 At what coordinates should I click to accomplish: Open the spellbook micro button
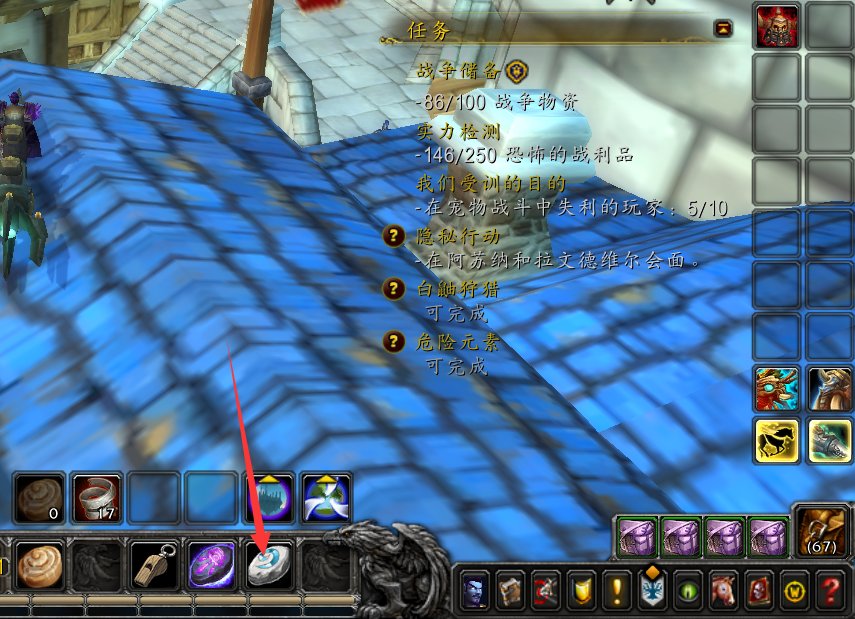click(x=510, y=590)
